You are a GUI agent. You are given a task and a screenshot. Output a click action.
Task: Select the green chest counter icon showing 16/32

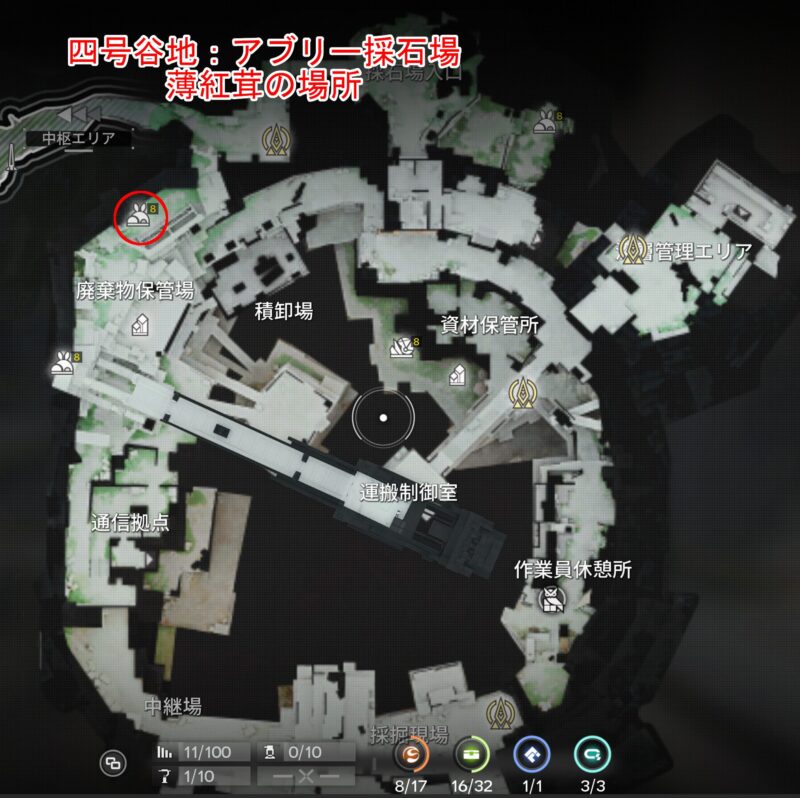point(470,755)
